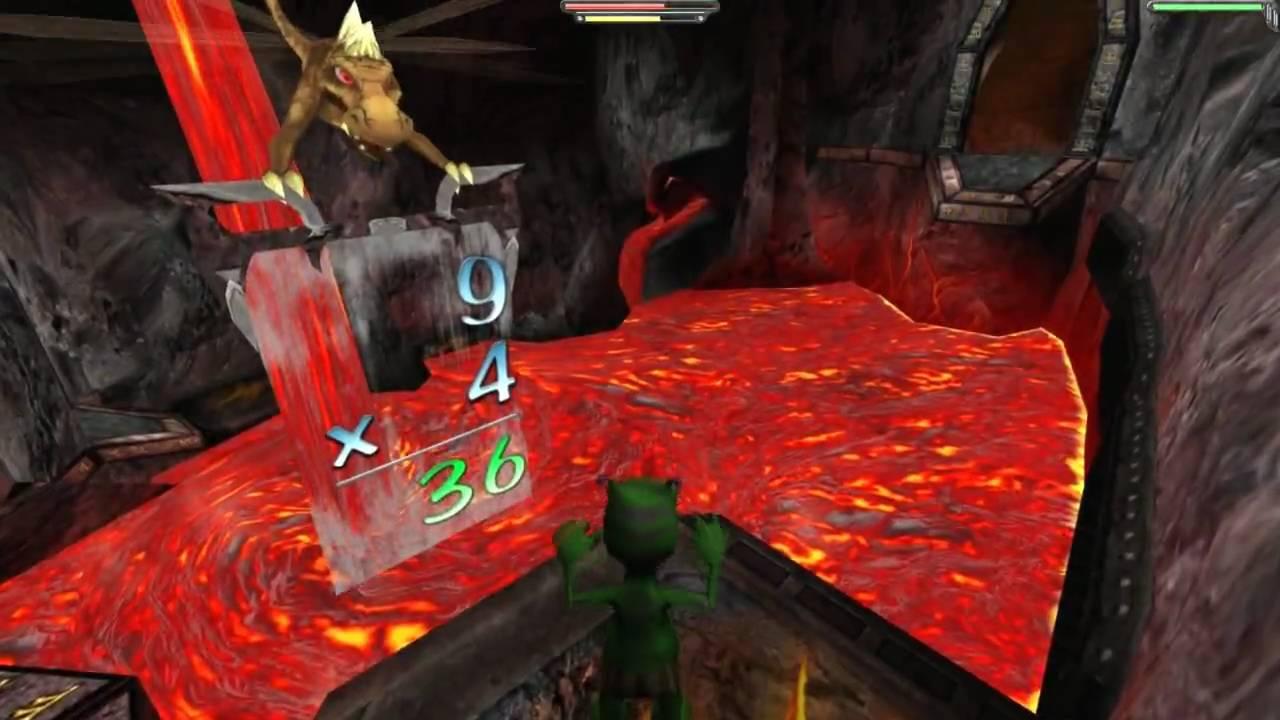Toggle the green player health bar
The height and width of the screenshot is (720, 1280).
pos(1205,7)
